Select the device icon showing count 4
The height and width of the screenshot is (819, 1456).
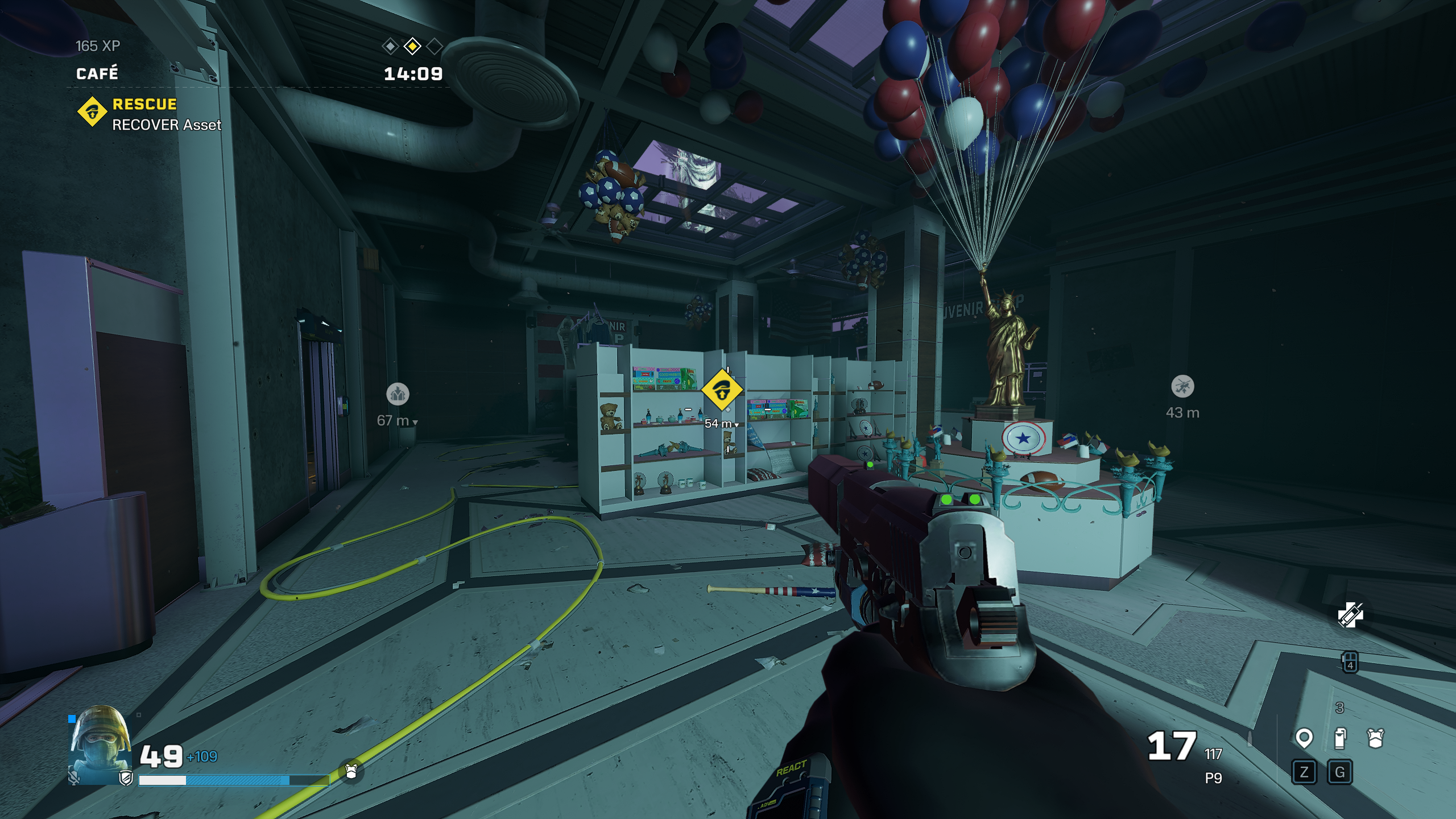pos(1350,663)
